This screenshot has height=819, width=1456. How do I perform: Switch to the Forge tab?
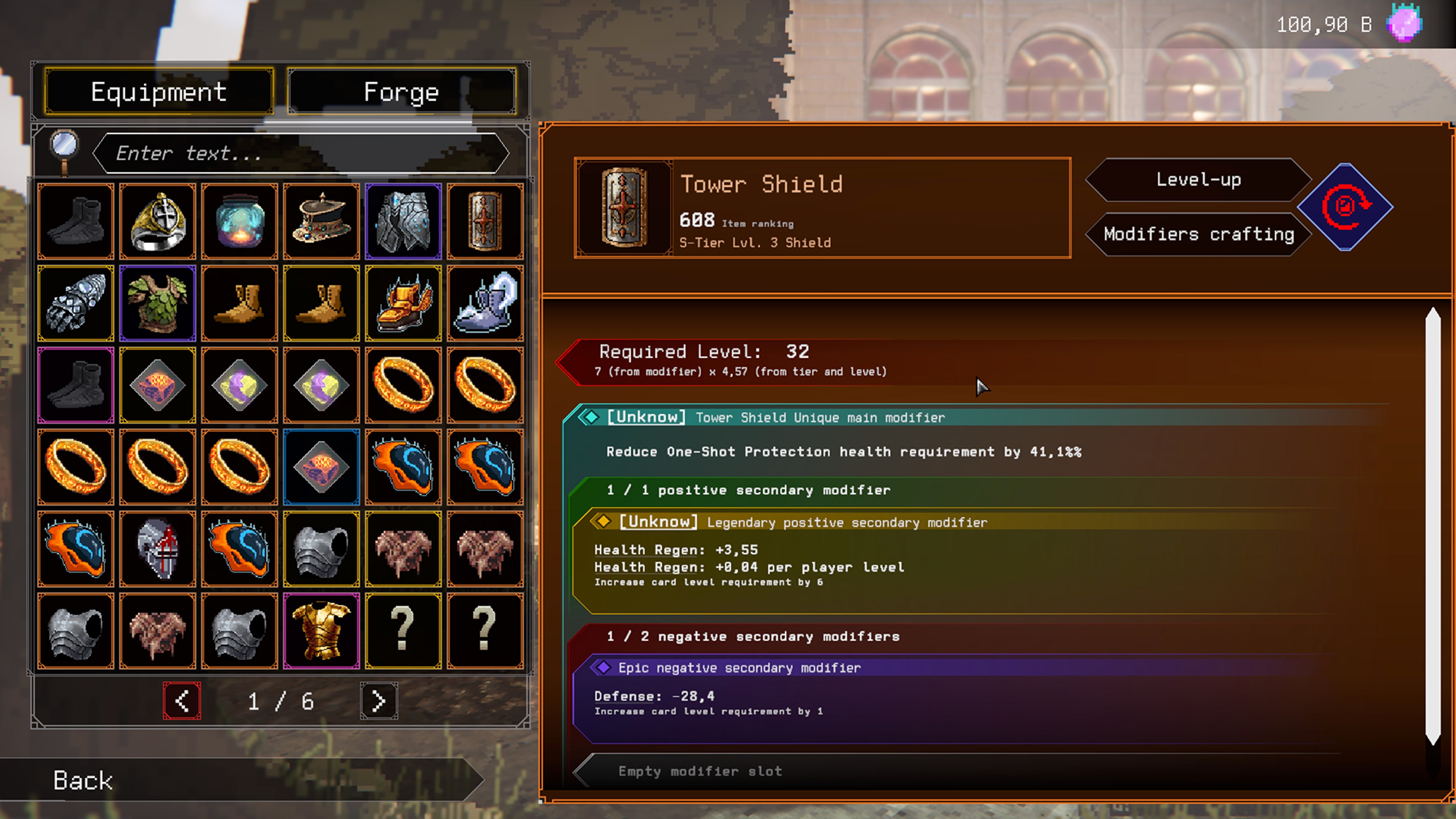click(401, 91)
